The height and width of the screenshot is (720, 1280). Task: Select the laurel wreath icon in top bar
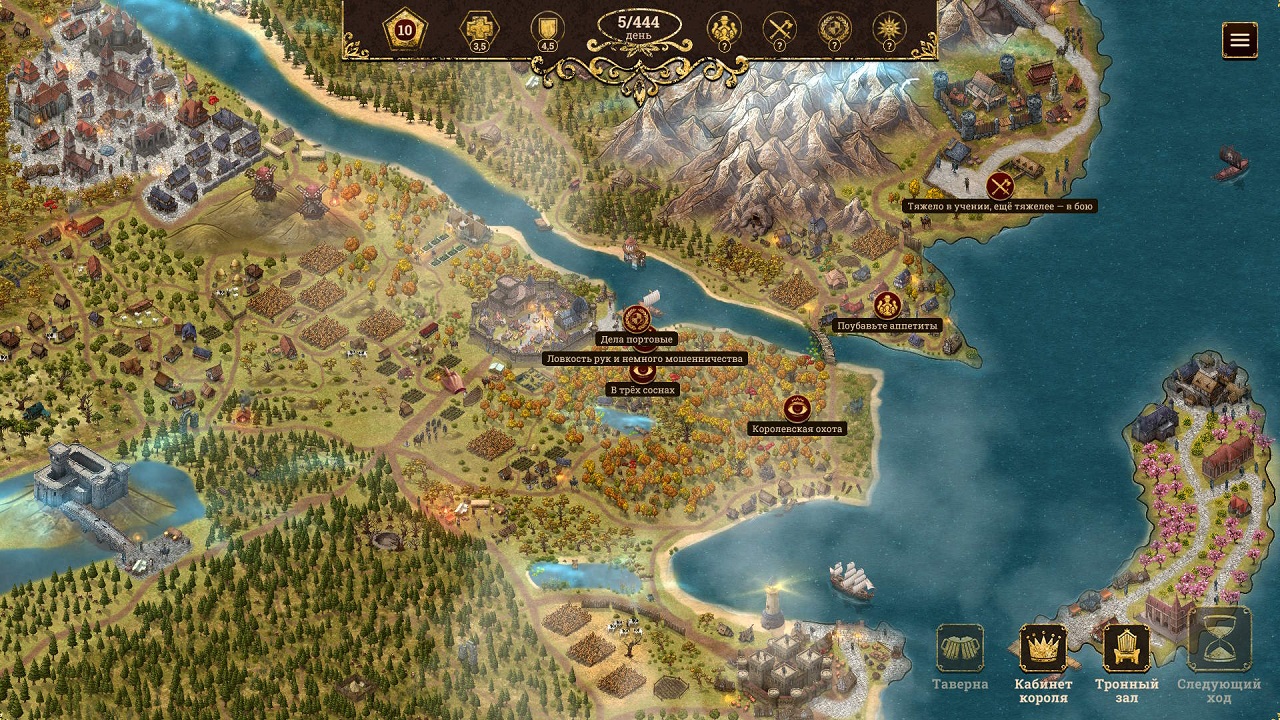pyautogui.click(x=834, y=30)
